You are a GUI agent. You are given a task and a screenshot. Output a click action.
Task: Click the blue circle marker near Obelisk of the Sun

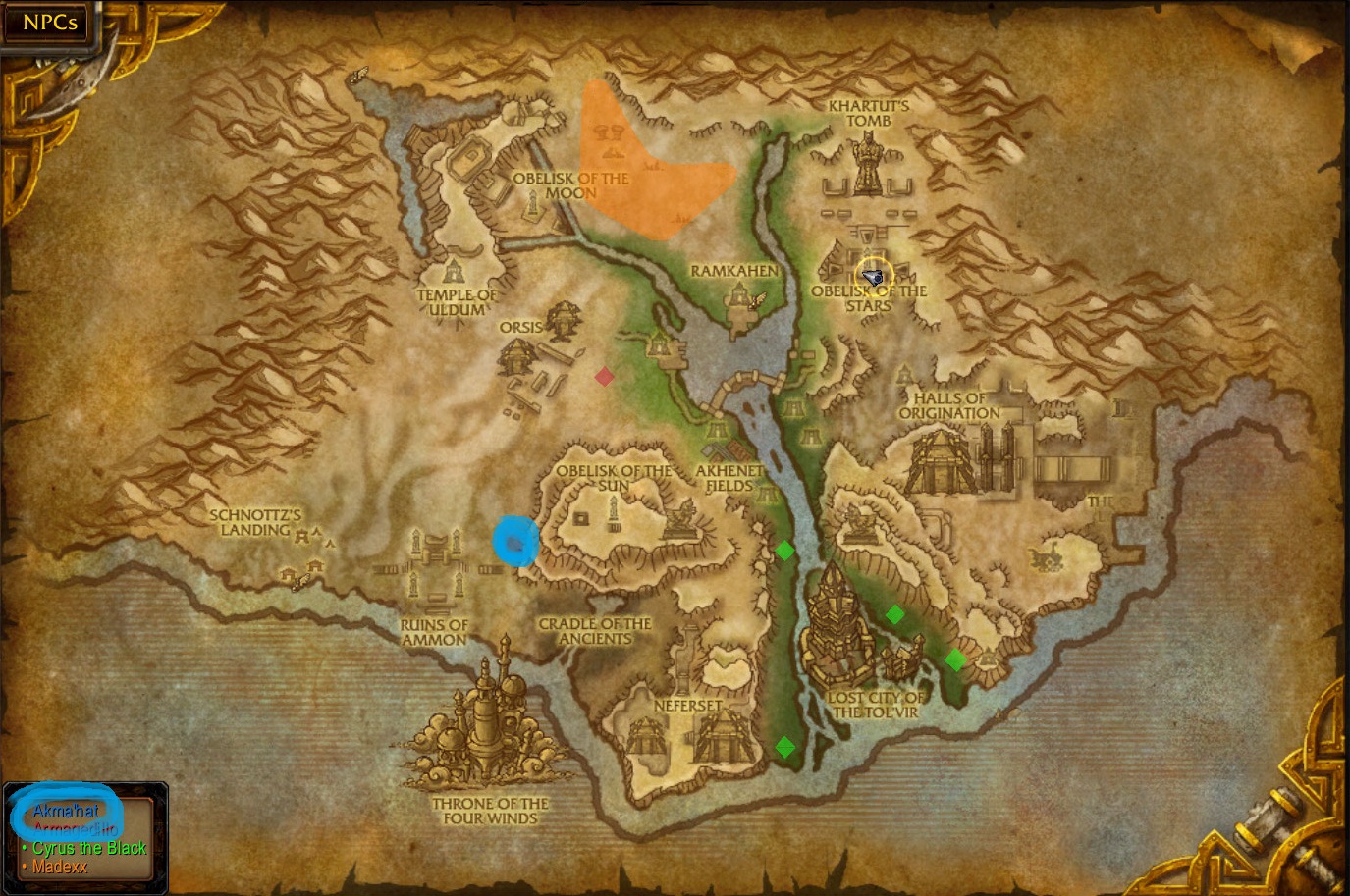pyautogui.click(x=515, y=541)
